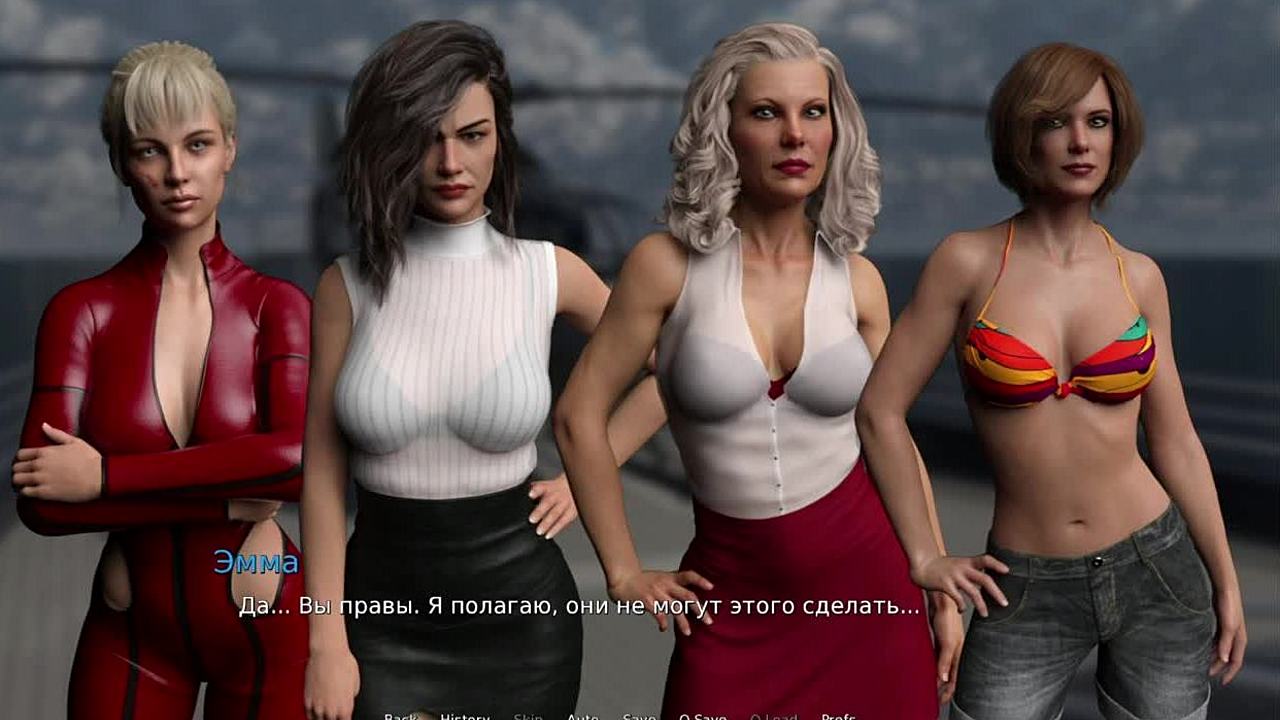The width and height of the screenshot is (1280, 720).
Task: Open the dialogue History log
Action: click(465, 716)
